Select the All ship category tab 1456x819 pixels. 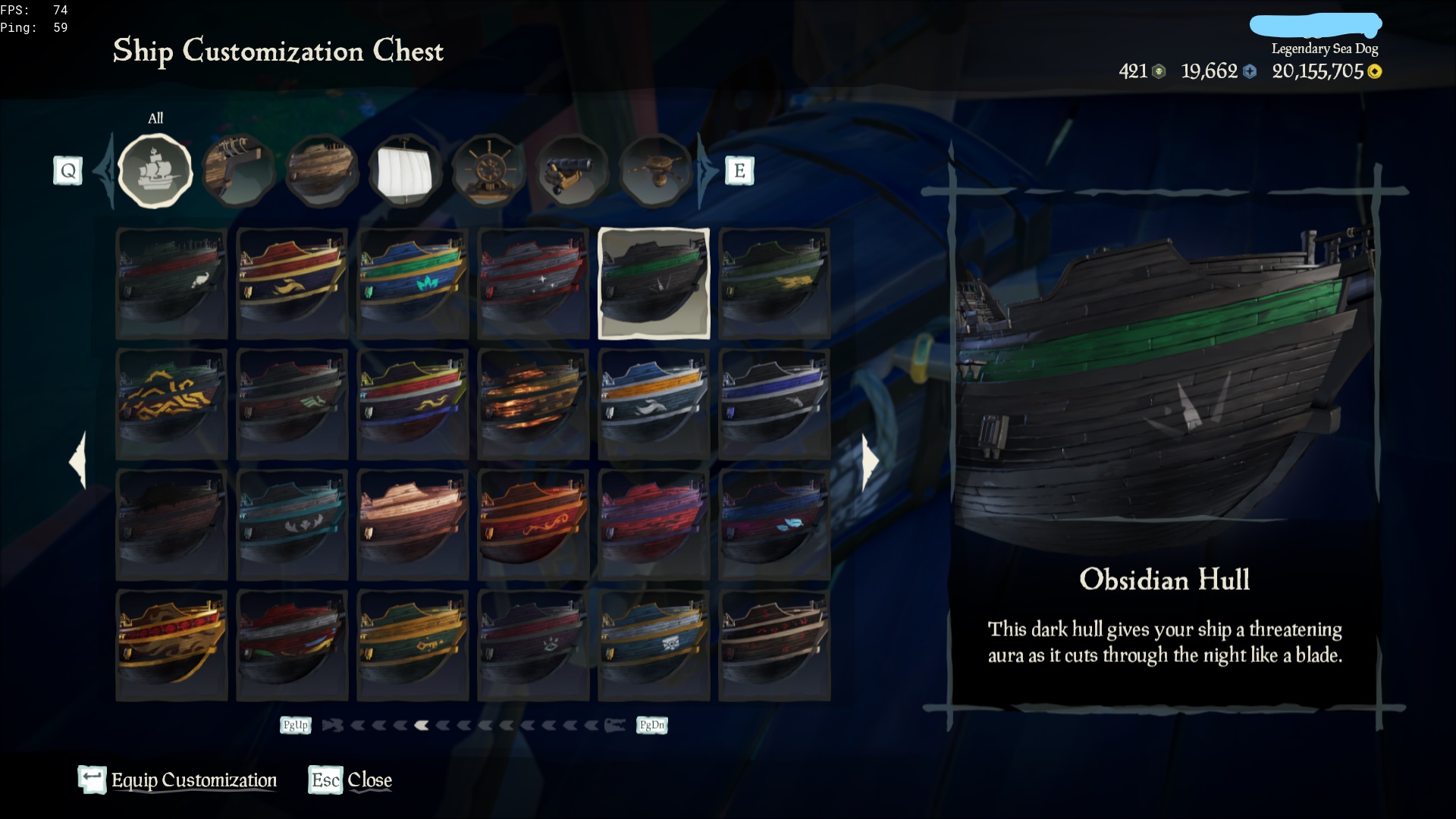click(155, 171)
